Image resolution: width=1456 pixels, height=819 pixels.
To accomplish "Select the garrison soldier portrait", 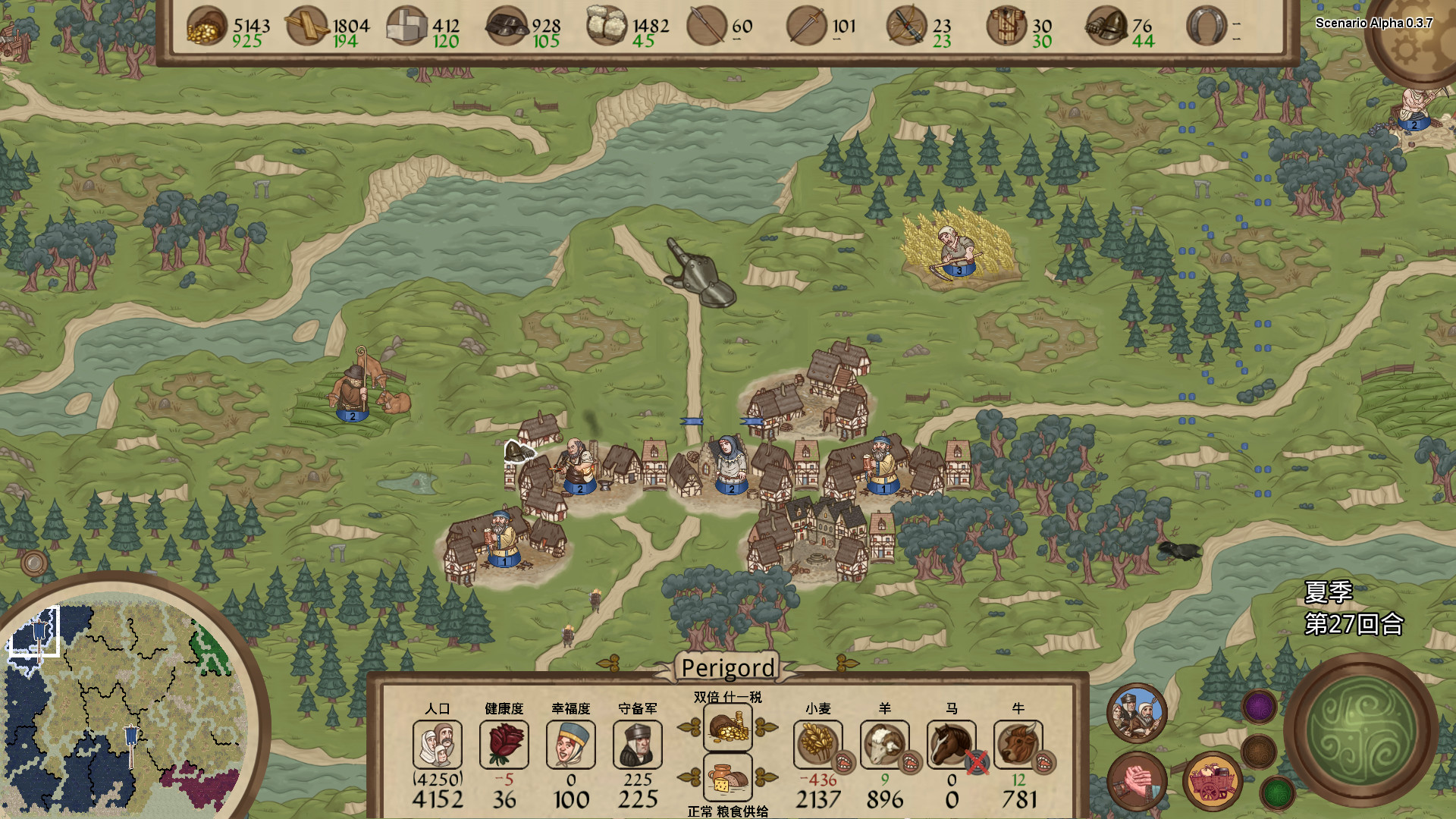I will click(638, 744).
